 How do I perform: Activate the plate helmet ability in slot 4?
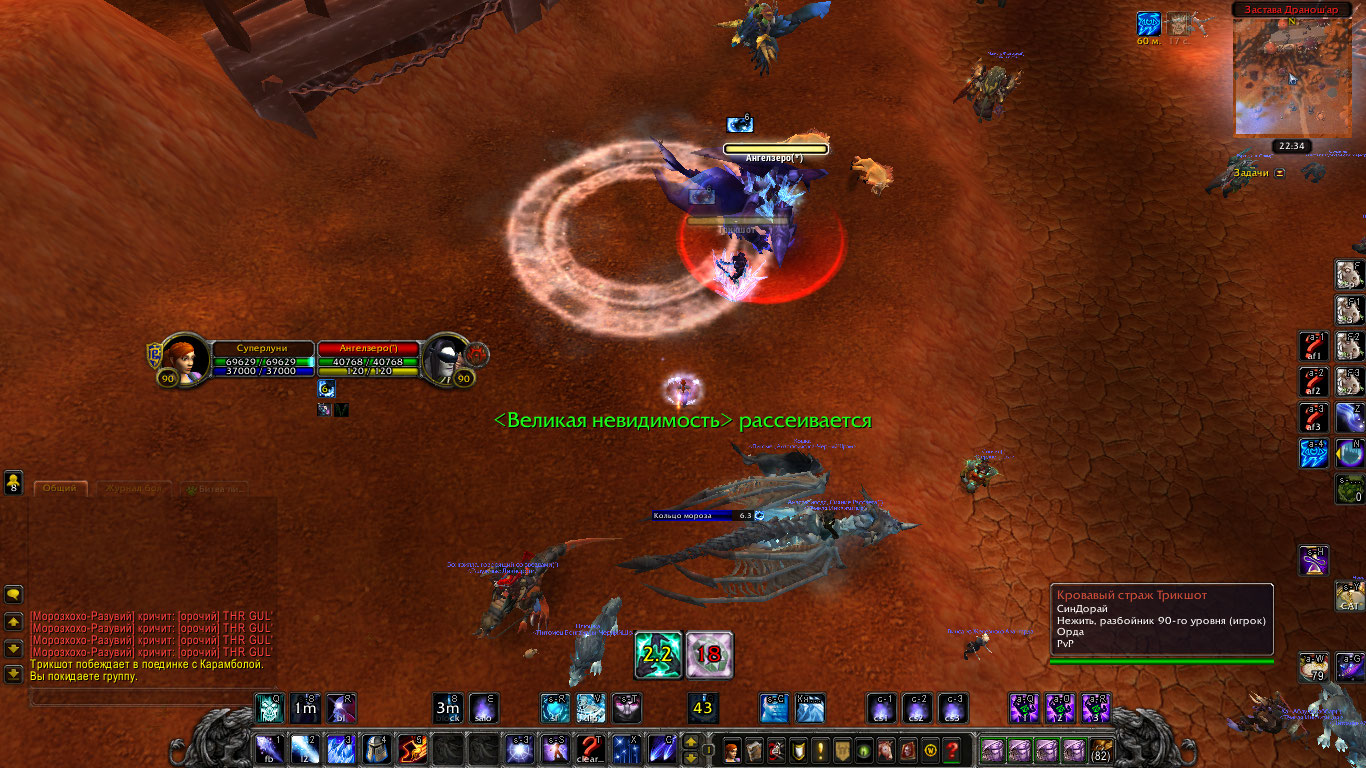tap(376, 748)
